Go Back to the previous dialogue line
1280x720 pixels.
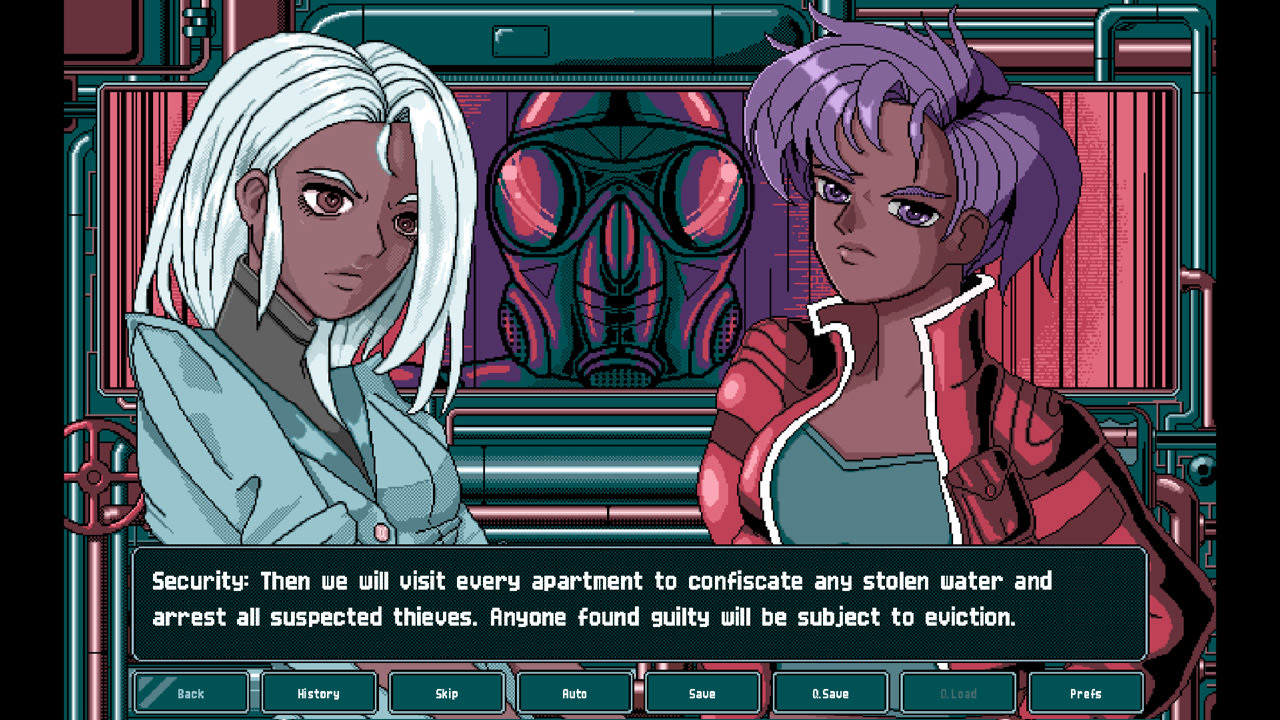pos(190,692)
